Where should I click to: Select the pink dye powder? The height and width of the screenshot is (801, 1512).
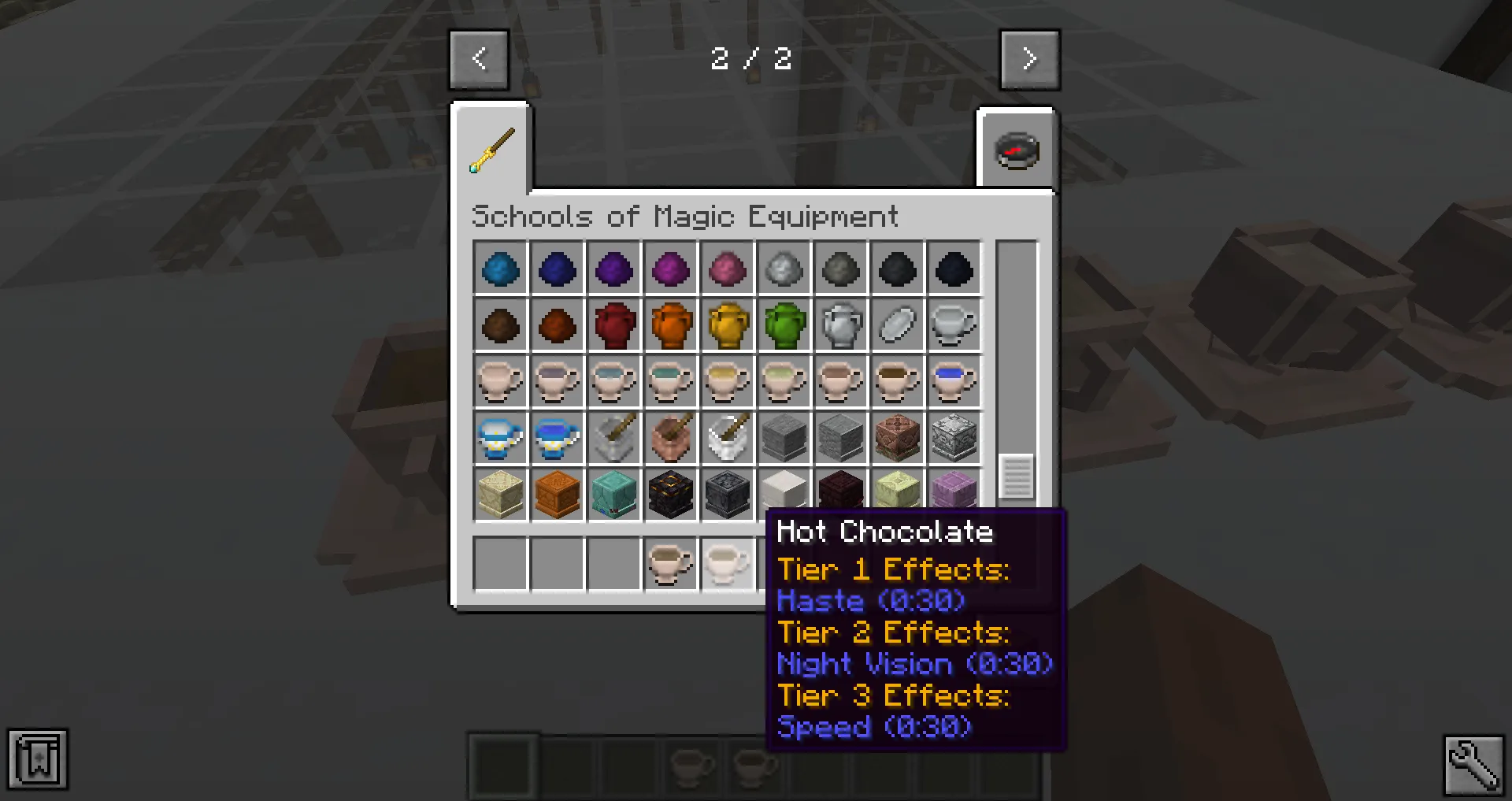tap(727, 269)
